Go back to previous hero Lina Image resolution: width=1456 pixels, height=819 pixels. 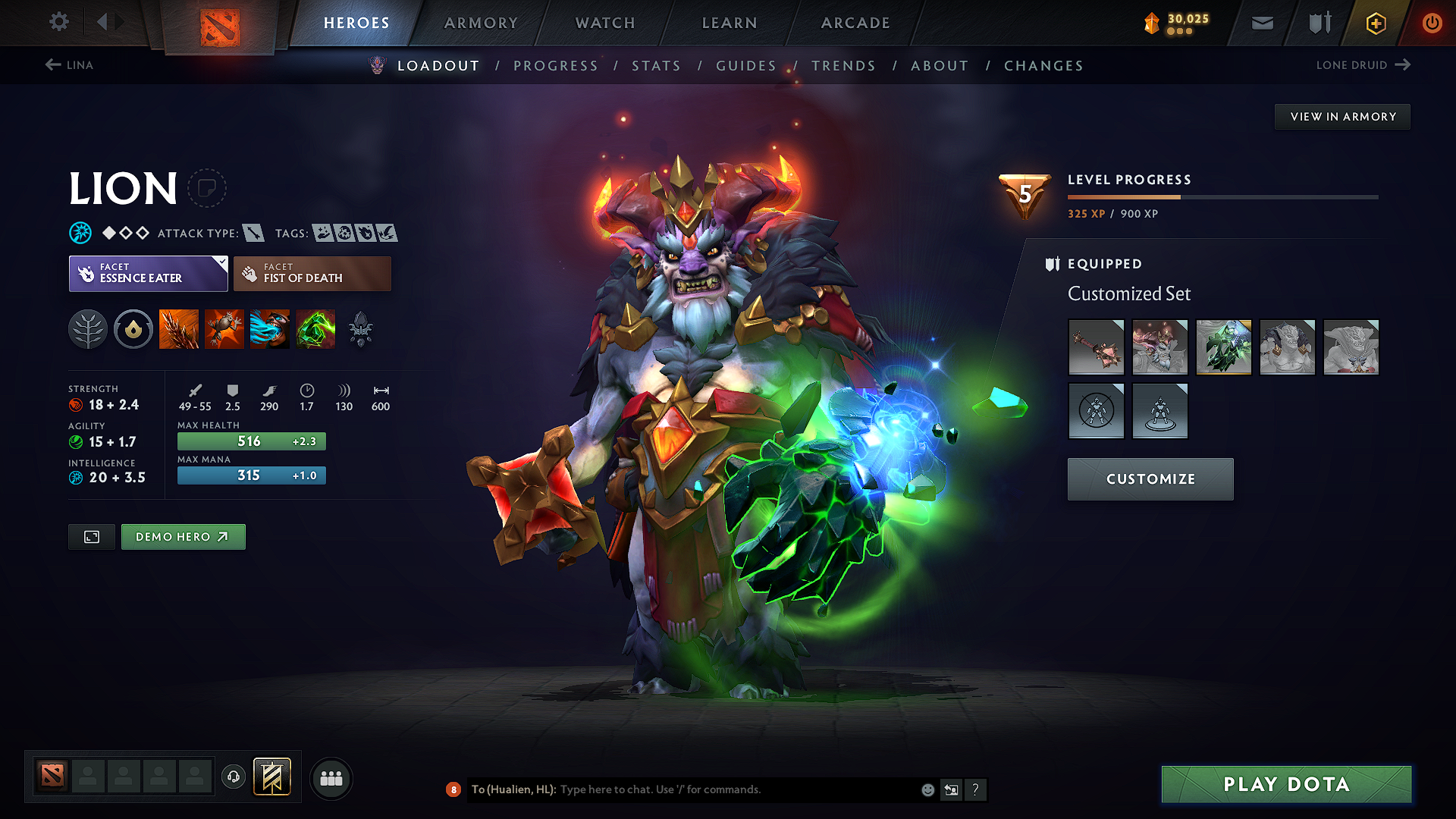(69, 65)
